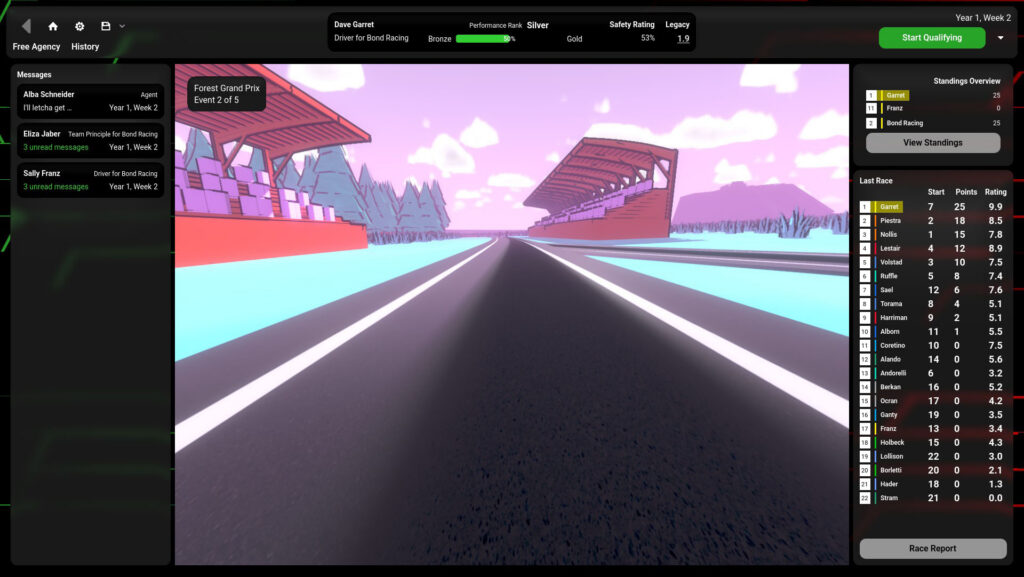Read Alba Schneider's agent message

click(x=90, y=101)
